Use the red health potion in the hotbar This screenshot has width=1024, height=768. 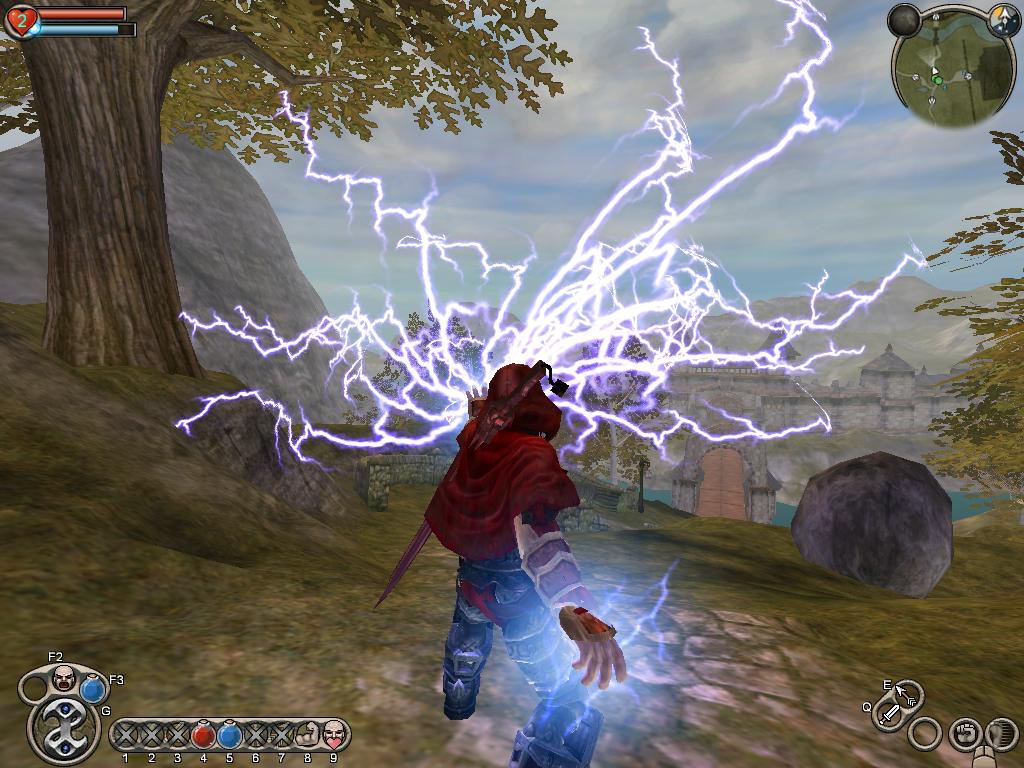tap(203, 736)
